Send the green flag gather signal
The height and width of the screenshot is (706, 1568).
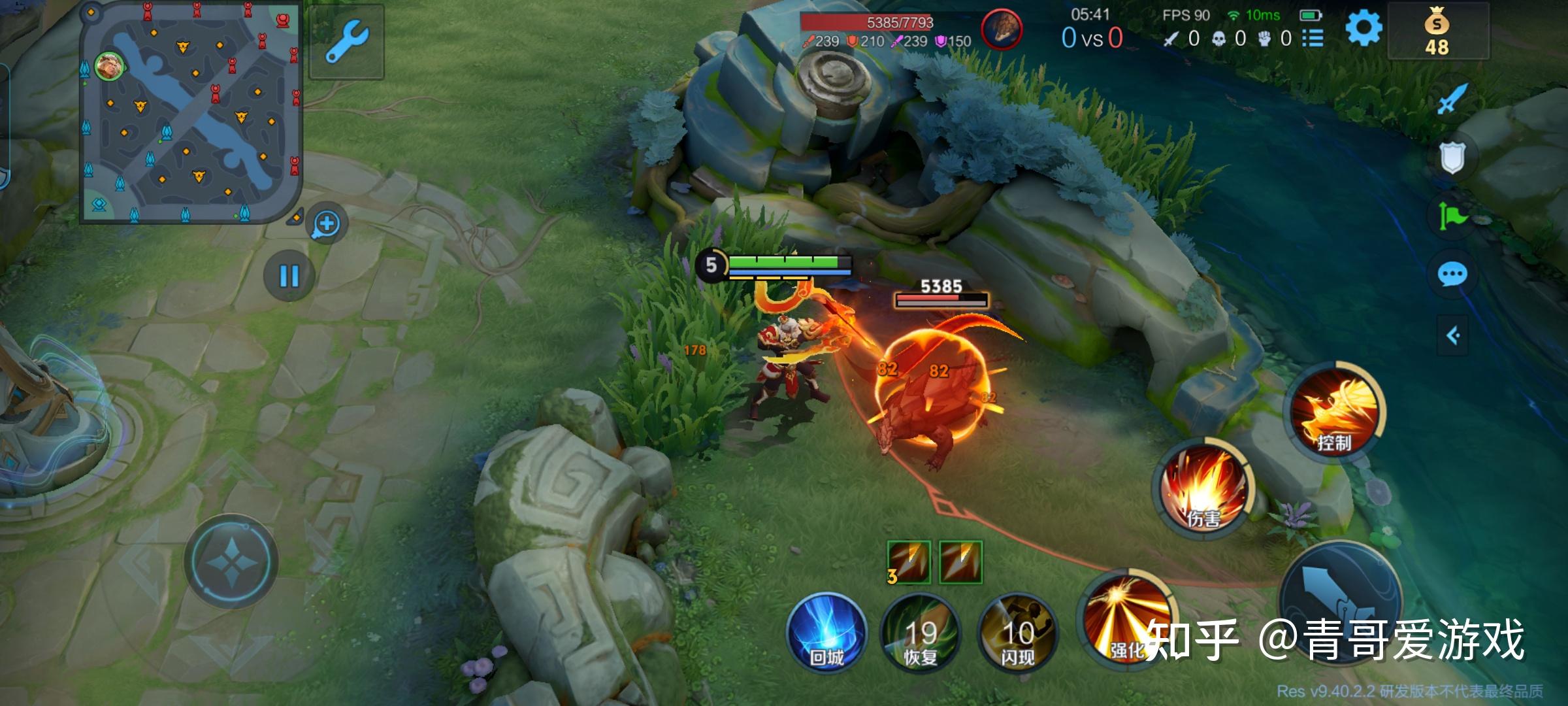tap(1452, 215)
